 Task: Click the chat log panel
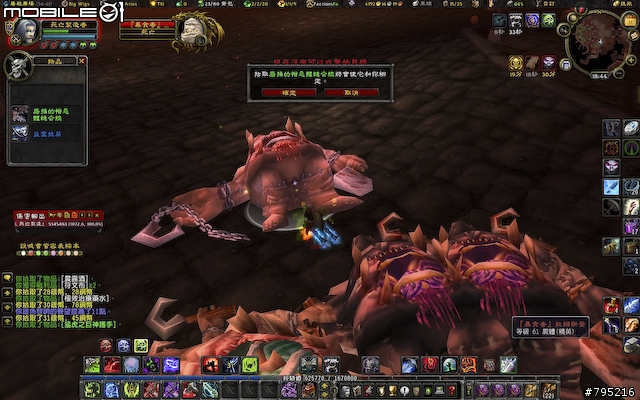coord(60,300)
